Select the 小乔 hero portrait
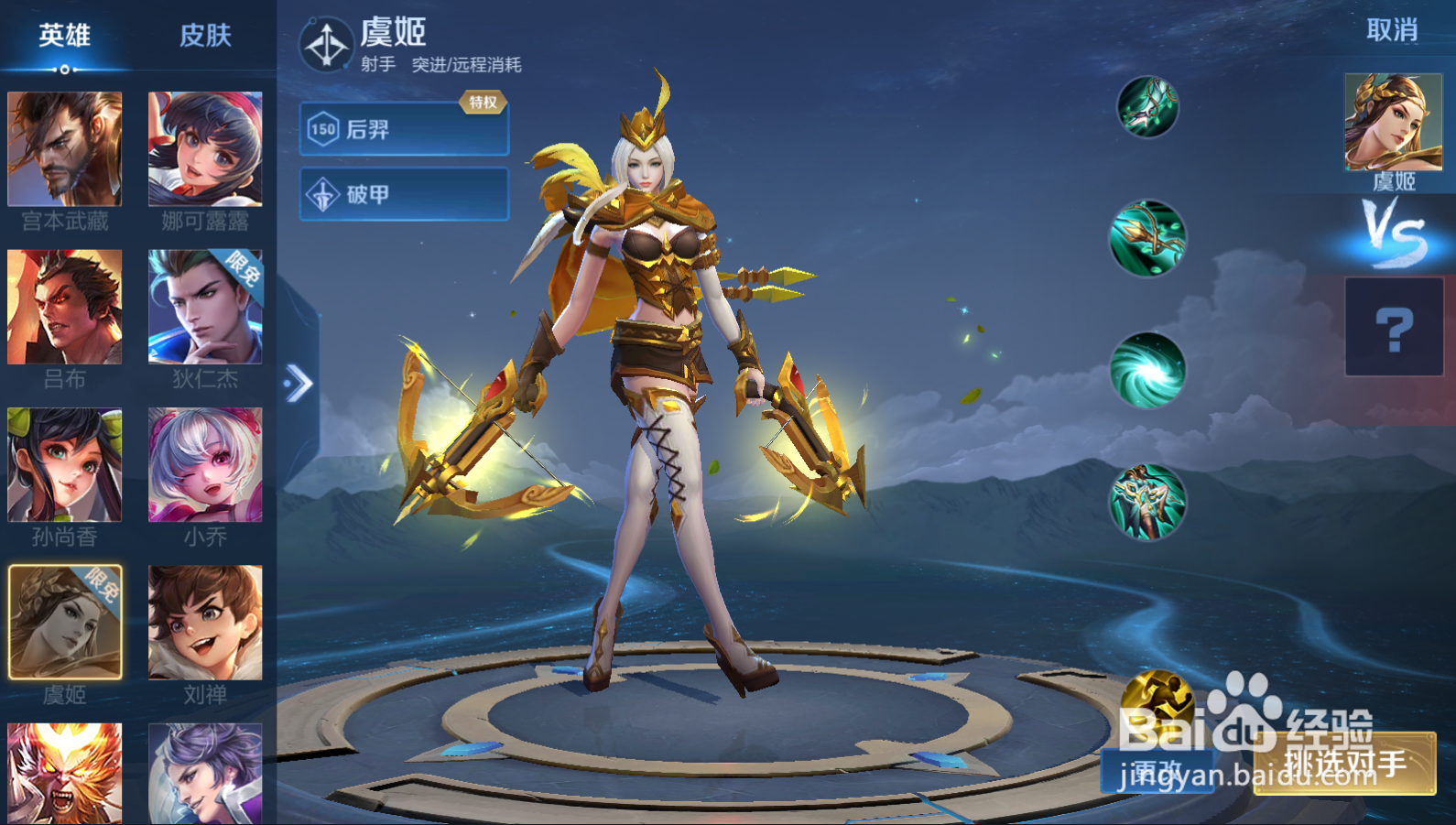This screenshot has height=825, width=1456. coord(205,465)
